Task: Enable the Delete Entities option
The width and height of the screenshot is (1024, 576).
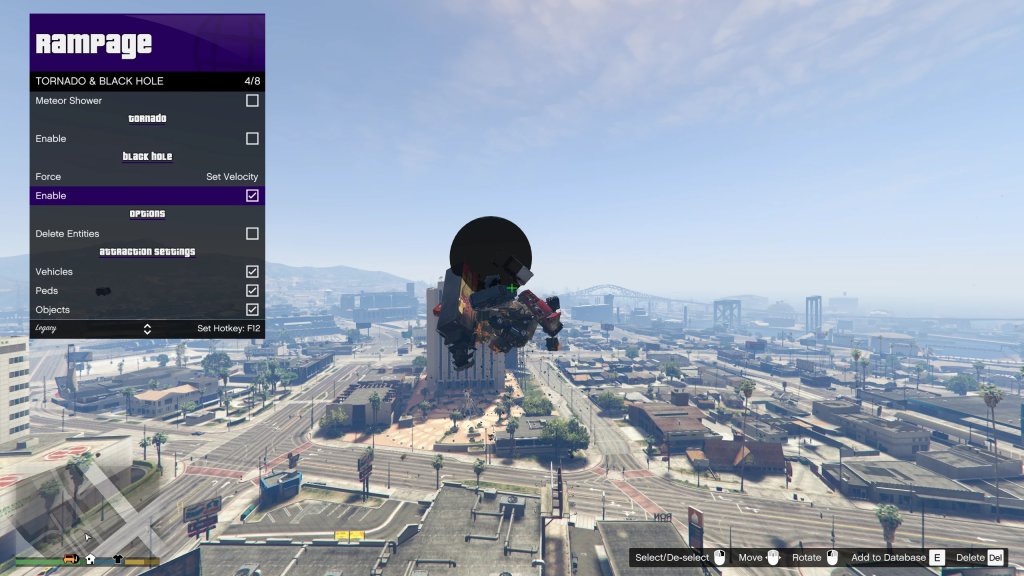Action: pyautogui.click(x=252, y=234)
